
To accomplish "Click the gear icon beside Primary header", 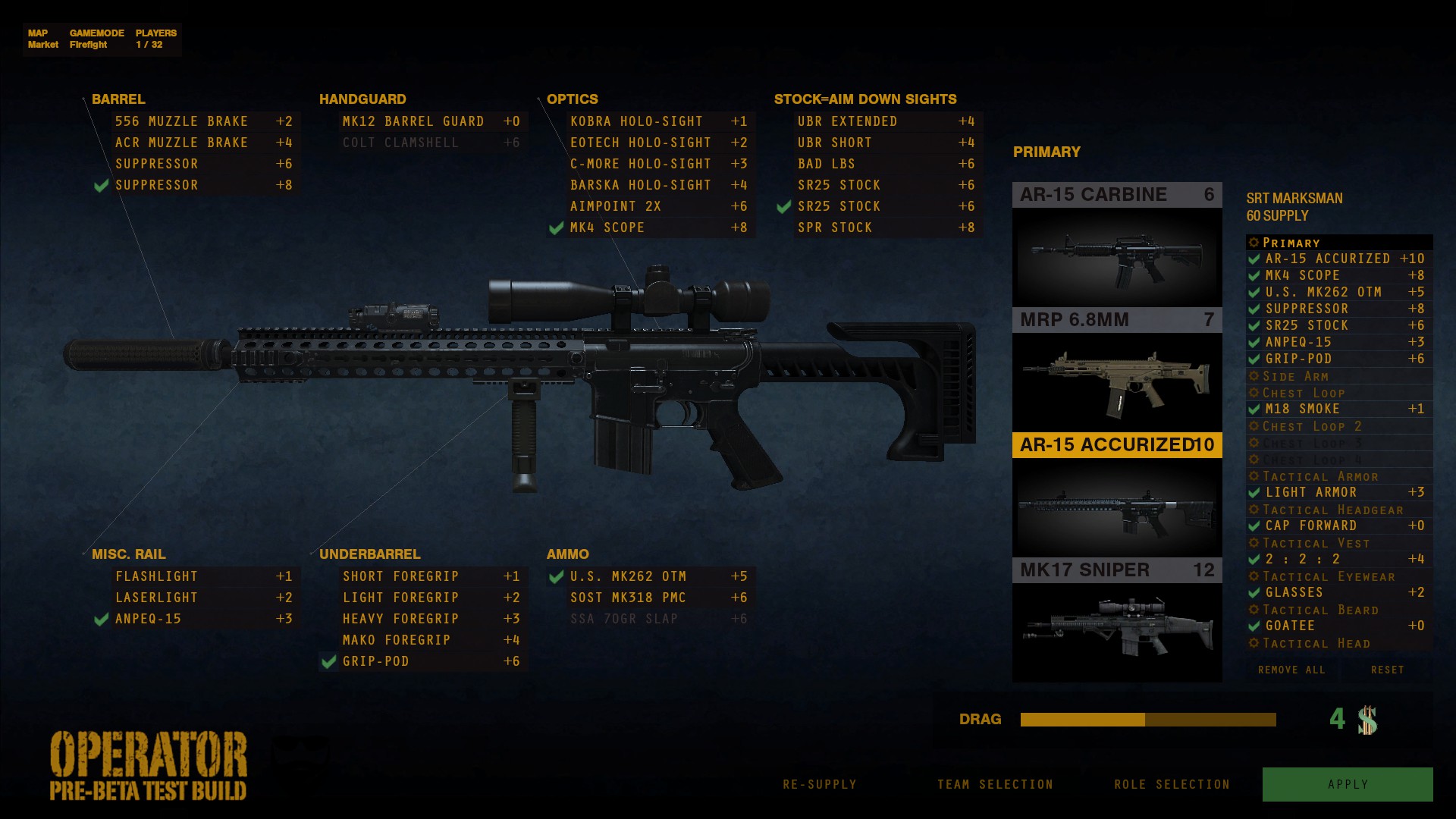I will (x=1254, y=243).
